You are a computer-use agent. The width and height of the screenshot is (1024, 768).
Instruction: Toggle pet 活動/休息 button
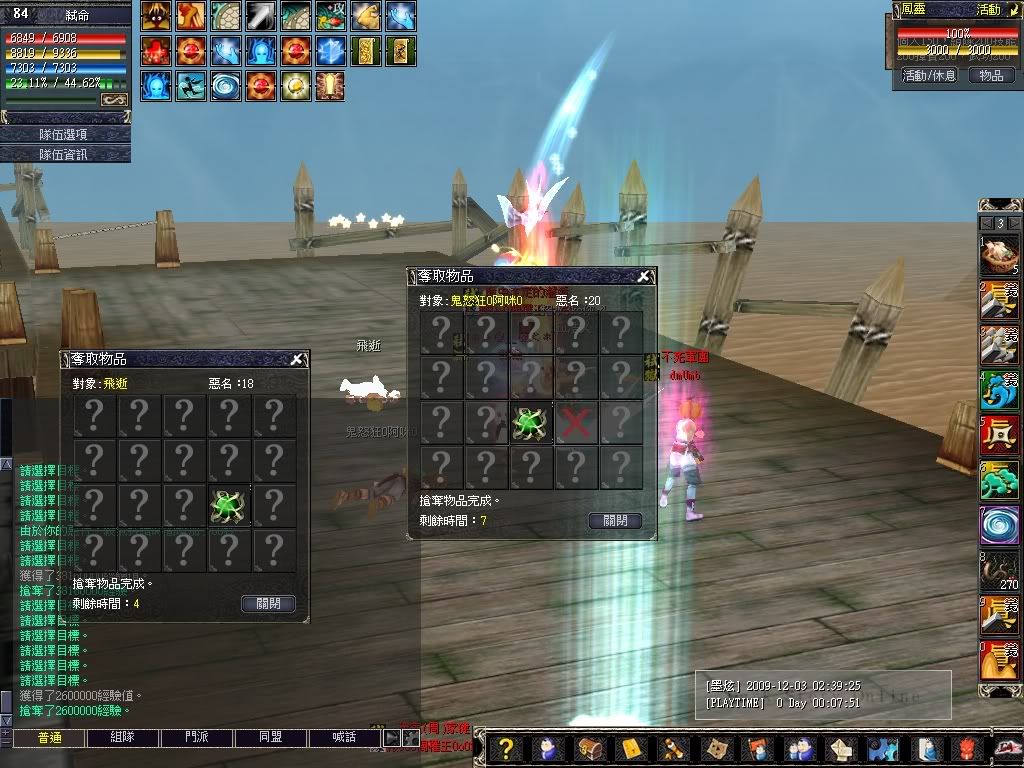click(929, 75)
